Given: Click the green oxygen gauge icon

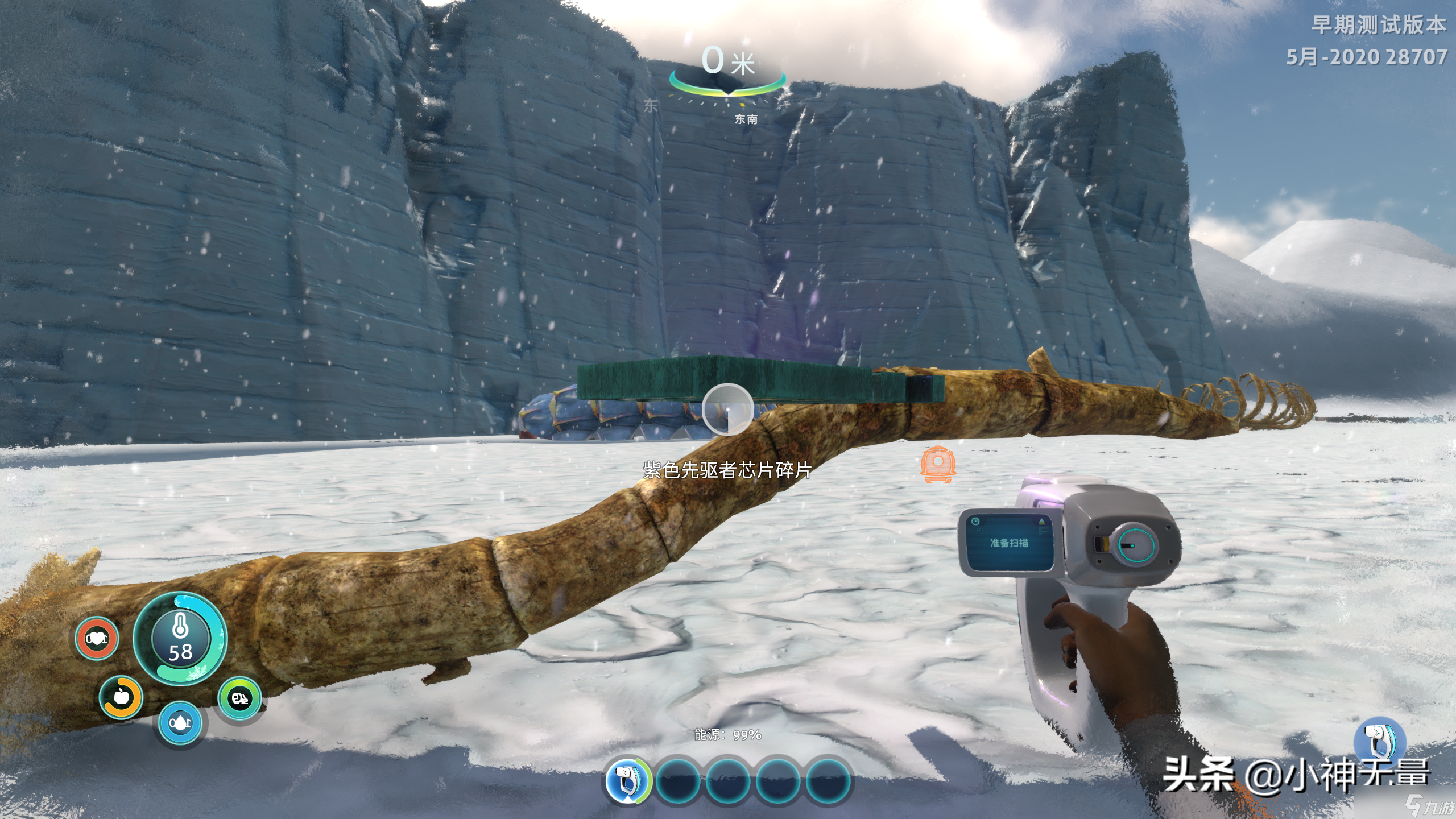Looking at the screenshot, I should click(239, 698).
